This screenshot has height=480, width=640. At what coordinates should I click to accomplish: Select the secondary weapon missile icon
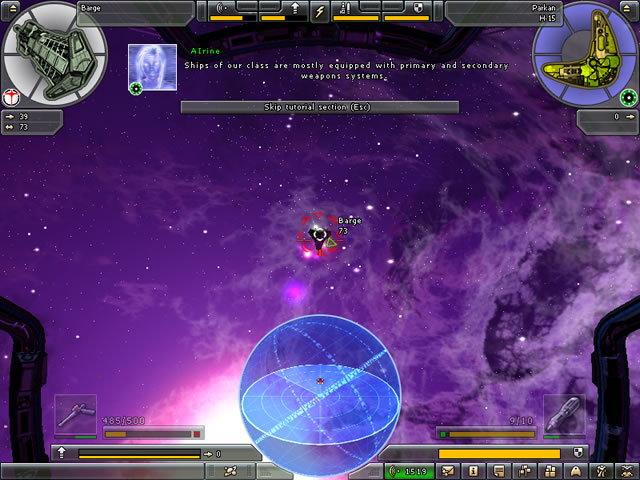pos(563,413)
